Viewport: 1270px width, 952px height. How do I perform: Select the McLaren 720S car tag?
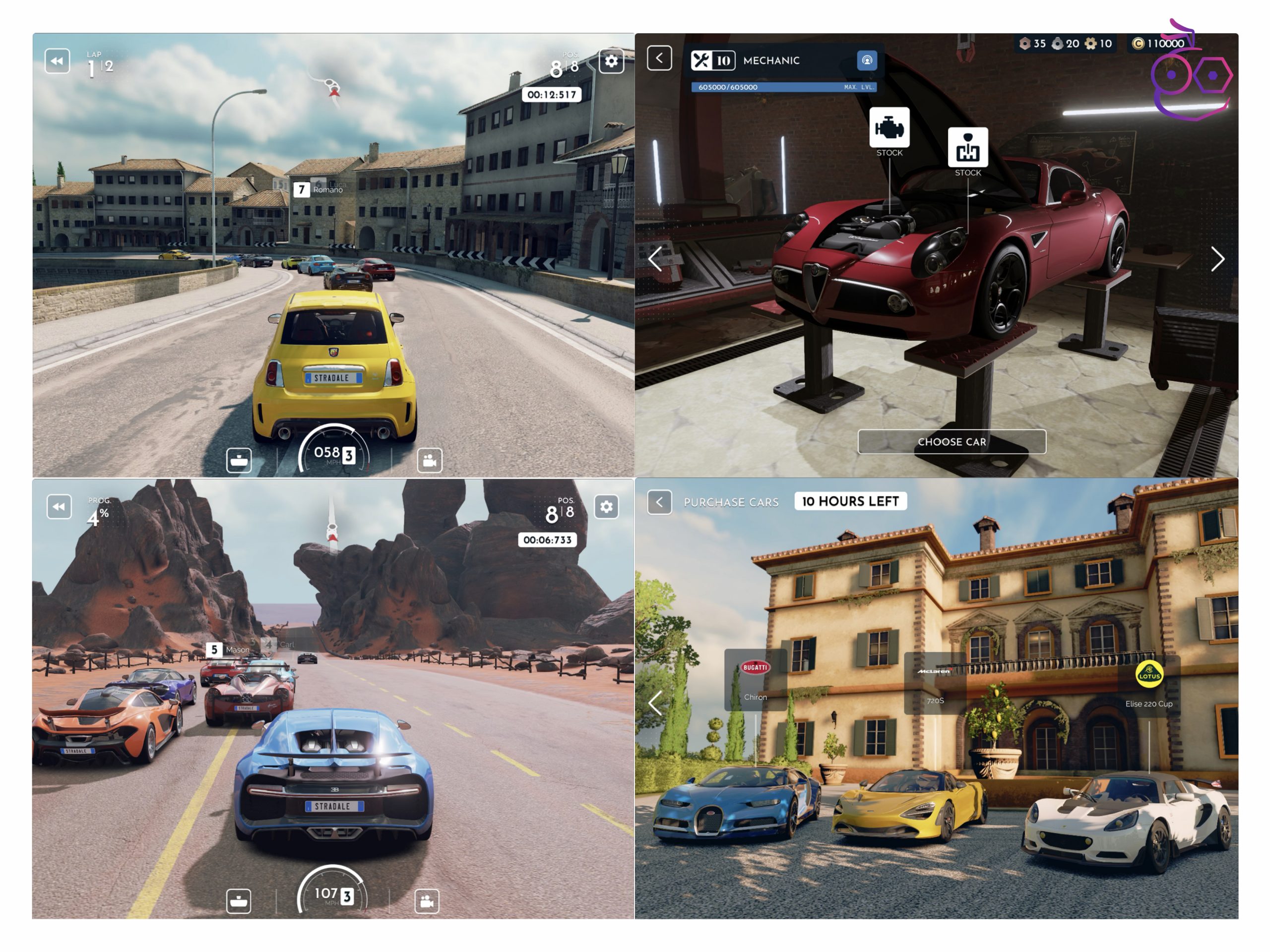point(935,683)
